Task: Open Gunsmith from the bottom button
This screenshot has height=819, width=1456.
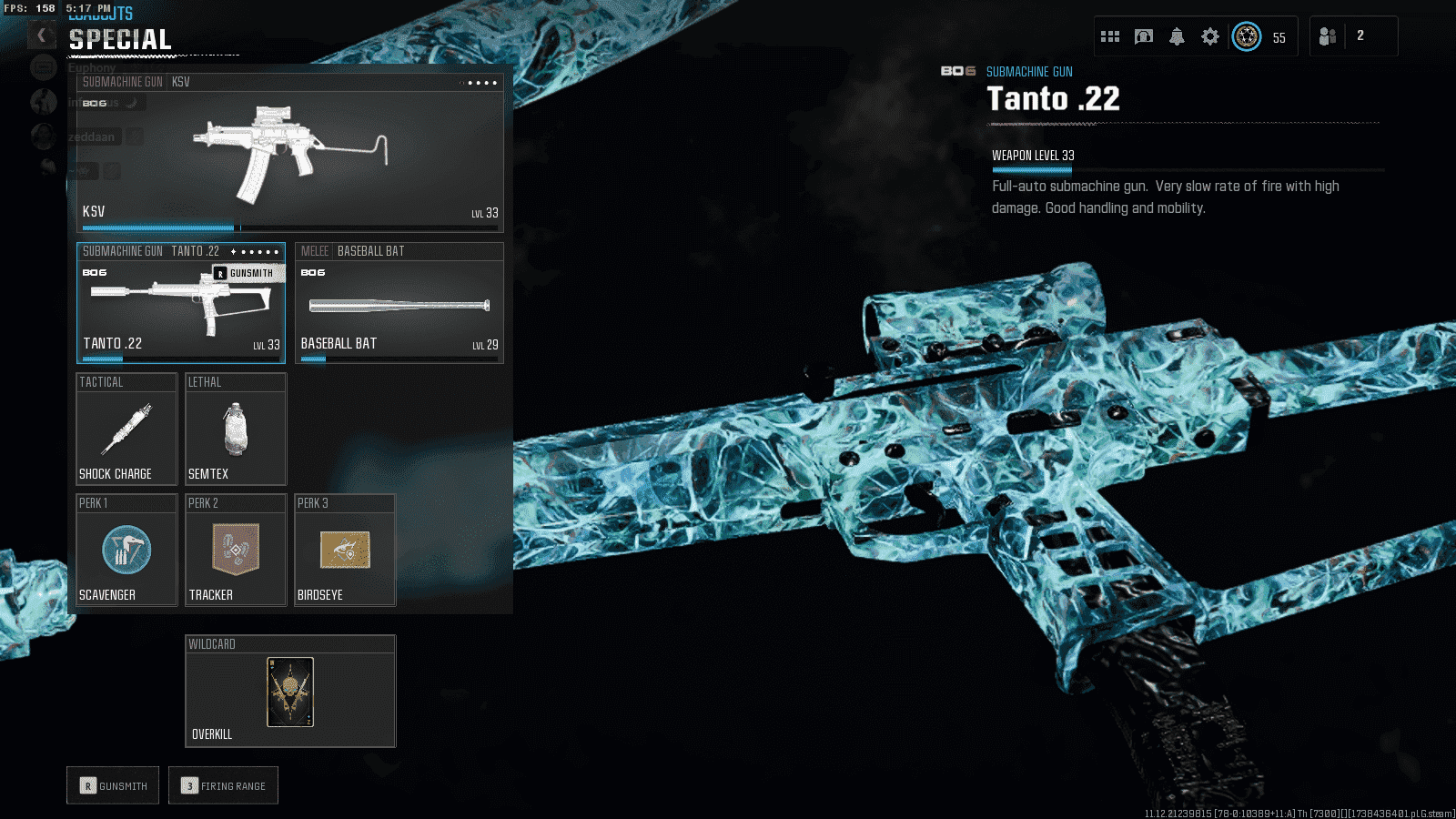Action: coord(113,785)
